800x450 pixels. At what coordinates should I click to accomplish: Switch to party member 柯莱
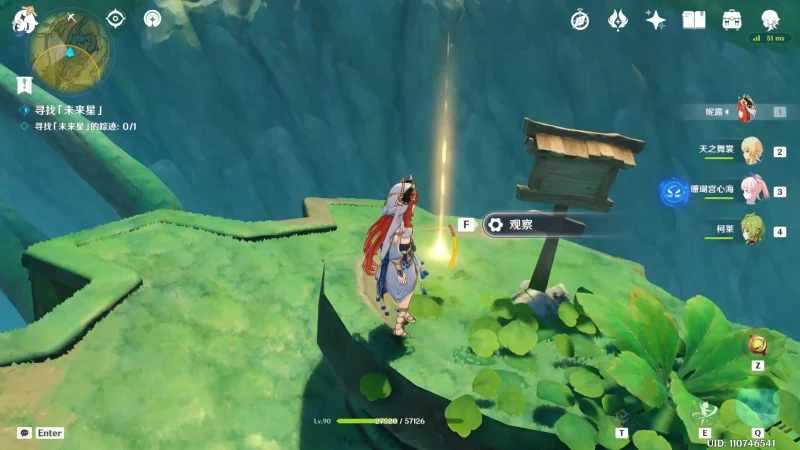coord(750,229)
